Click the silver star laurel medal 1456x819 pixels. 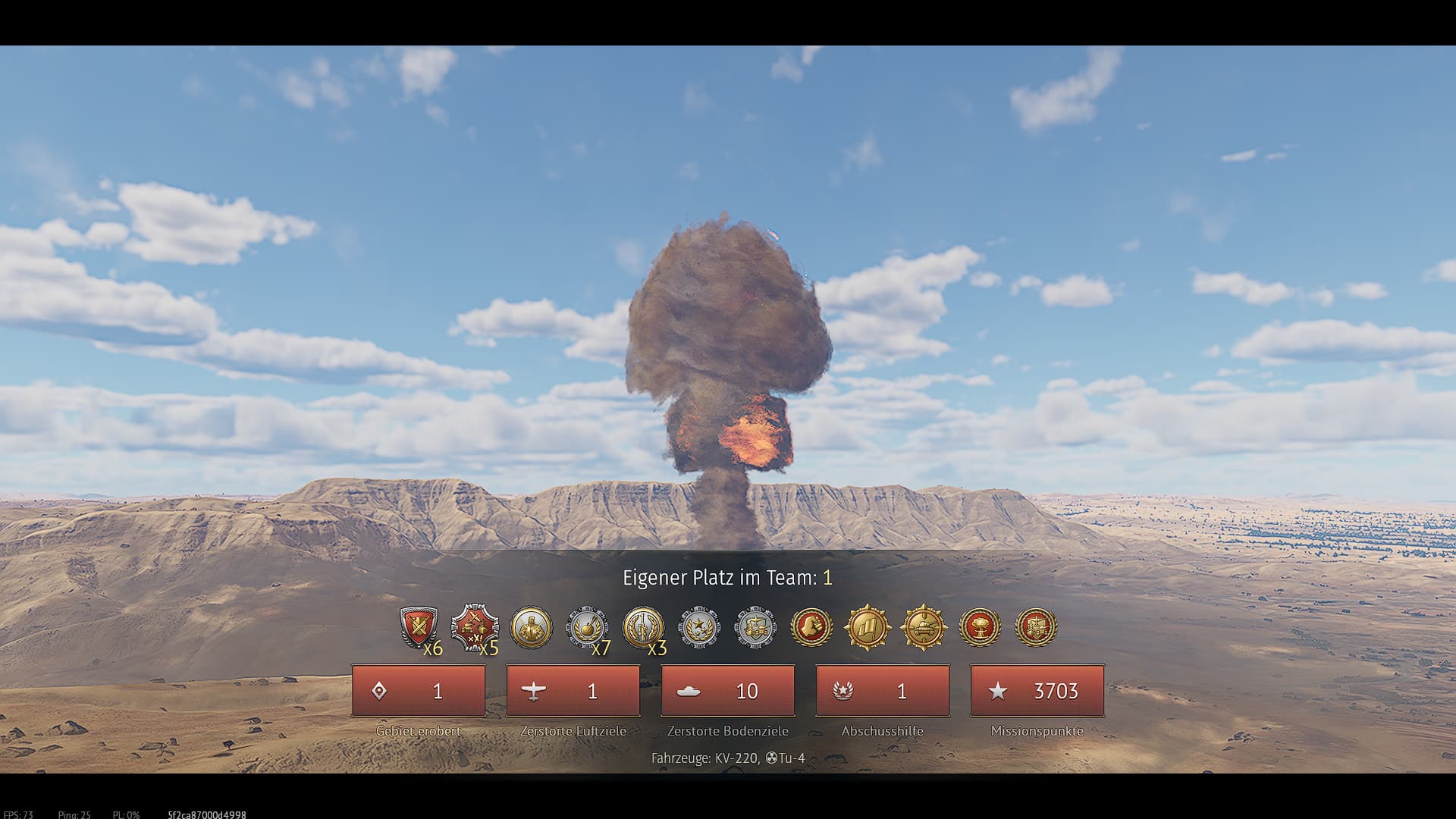699,628
